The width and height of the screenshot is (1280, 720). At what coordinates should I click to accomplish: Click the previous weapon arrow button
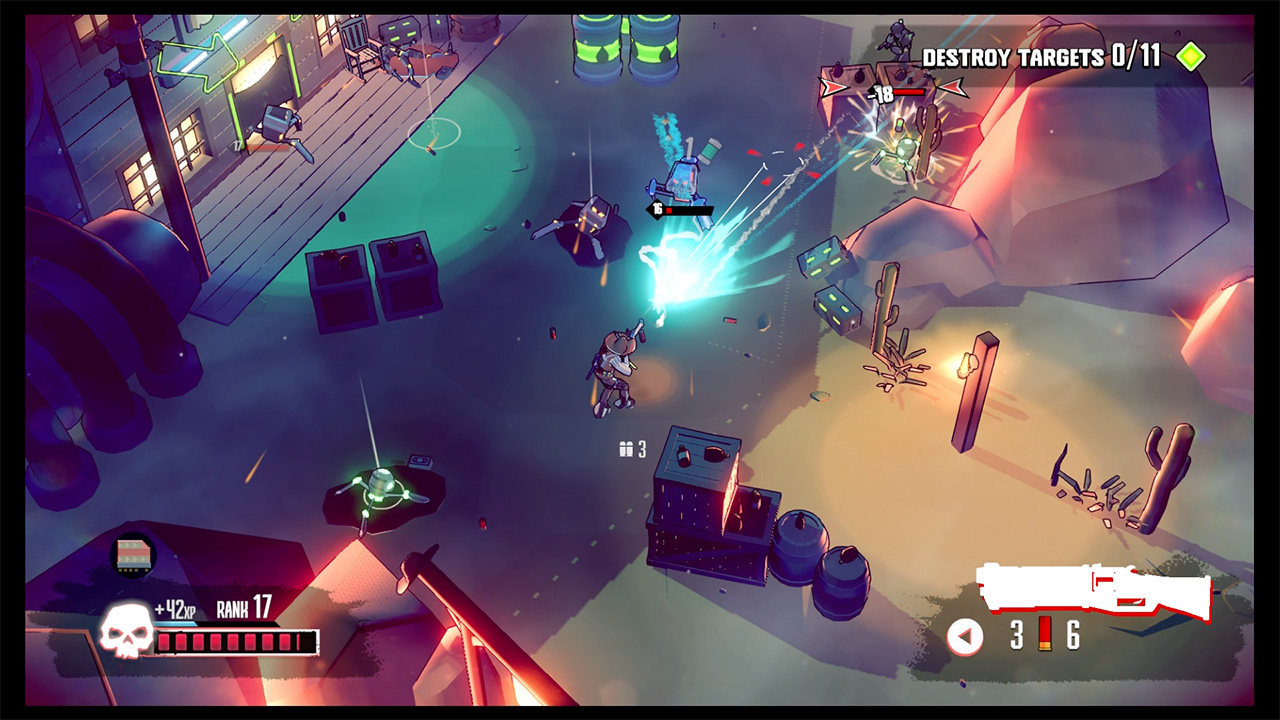click(x=963, y=637)
